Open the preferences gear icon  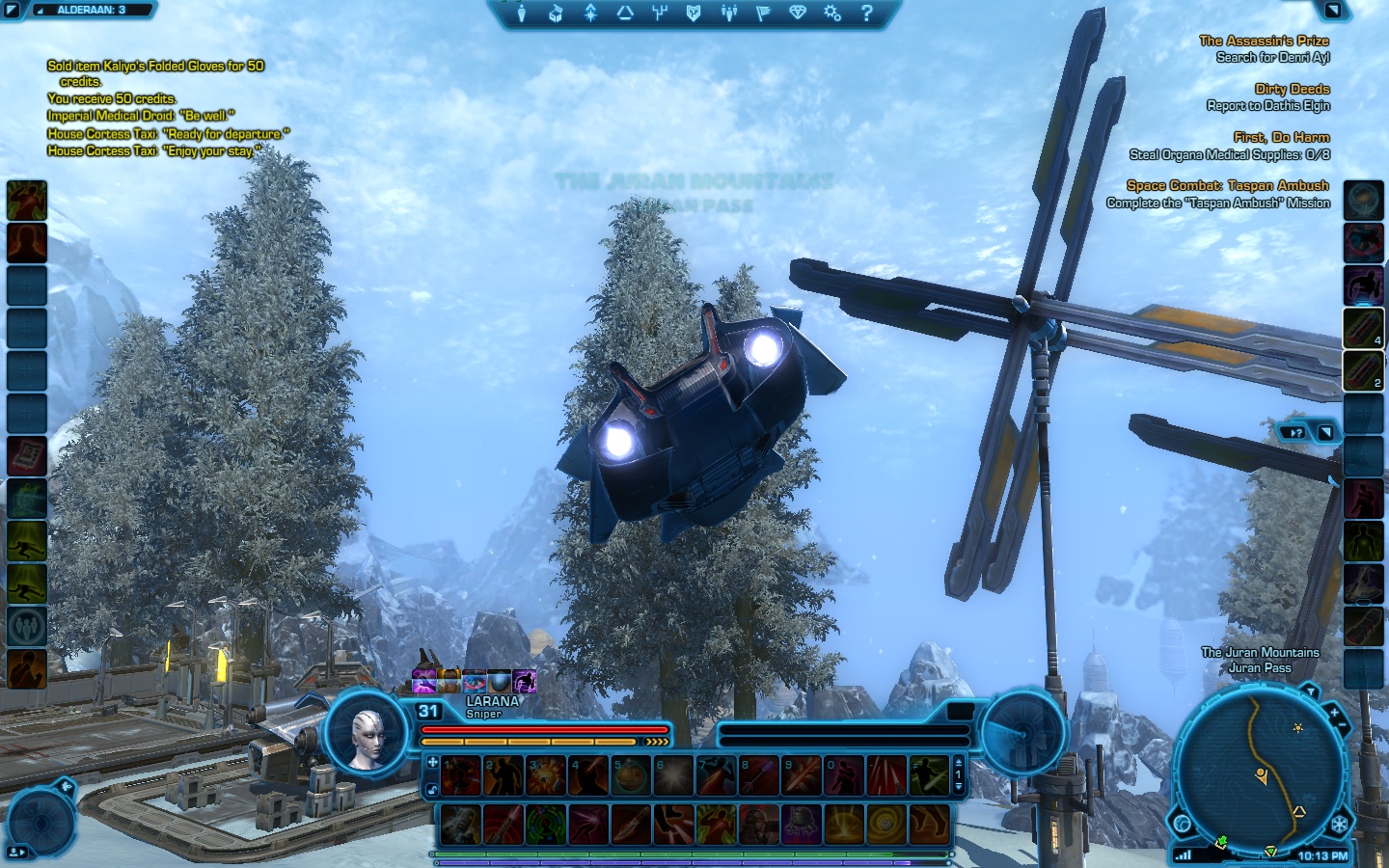point(832,13)
